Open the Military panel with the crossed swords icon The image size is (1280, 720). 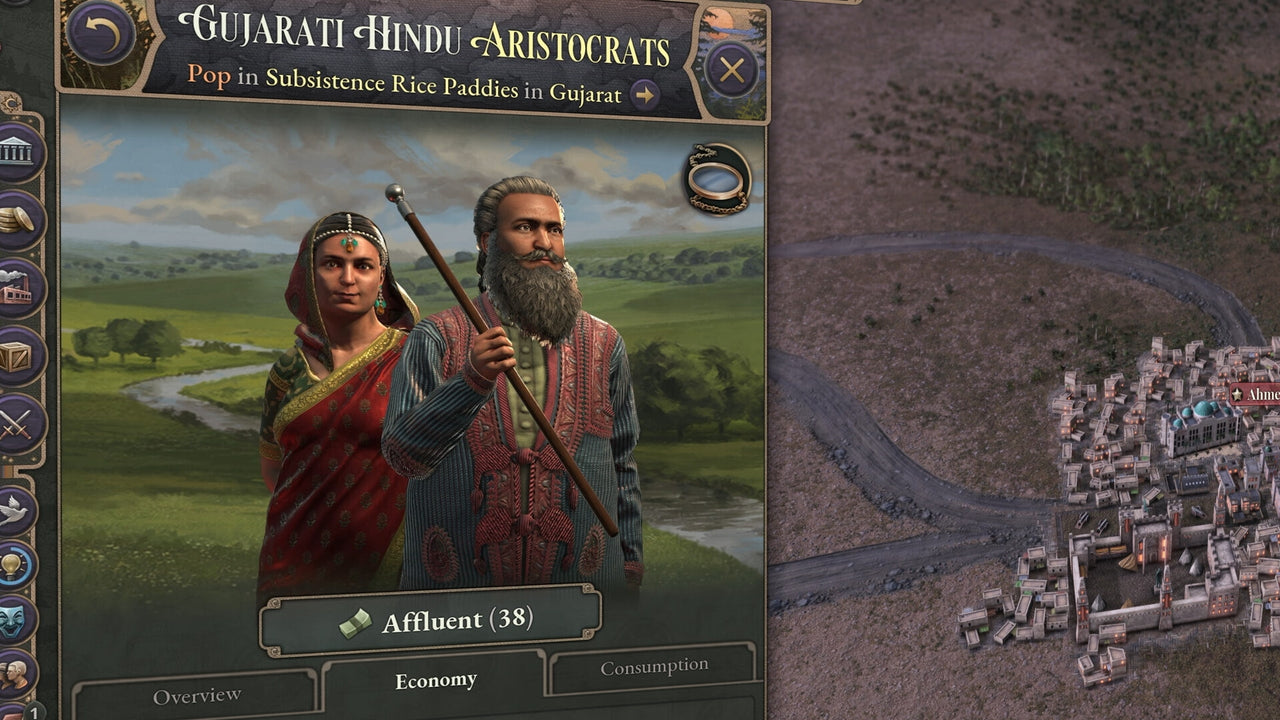coord(17,424)
